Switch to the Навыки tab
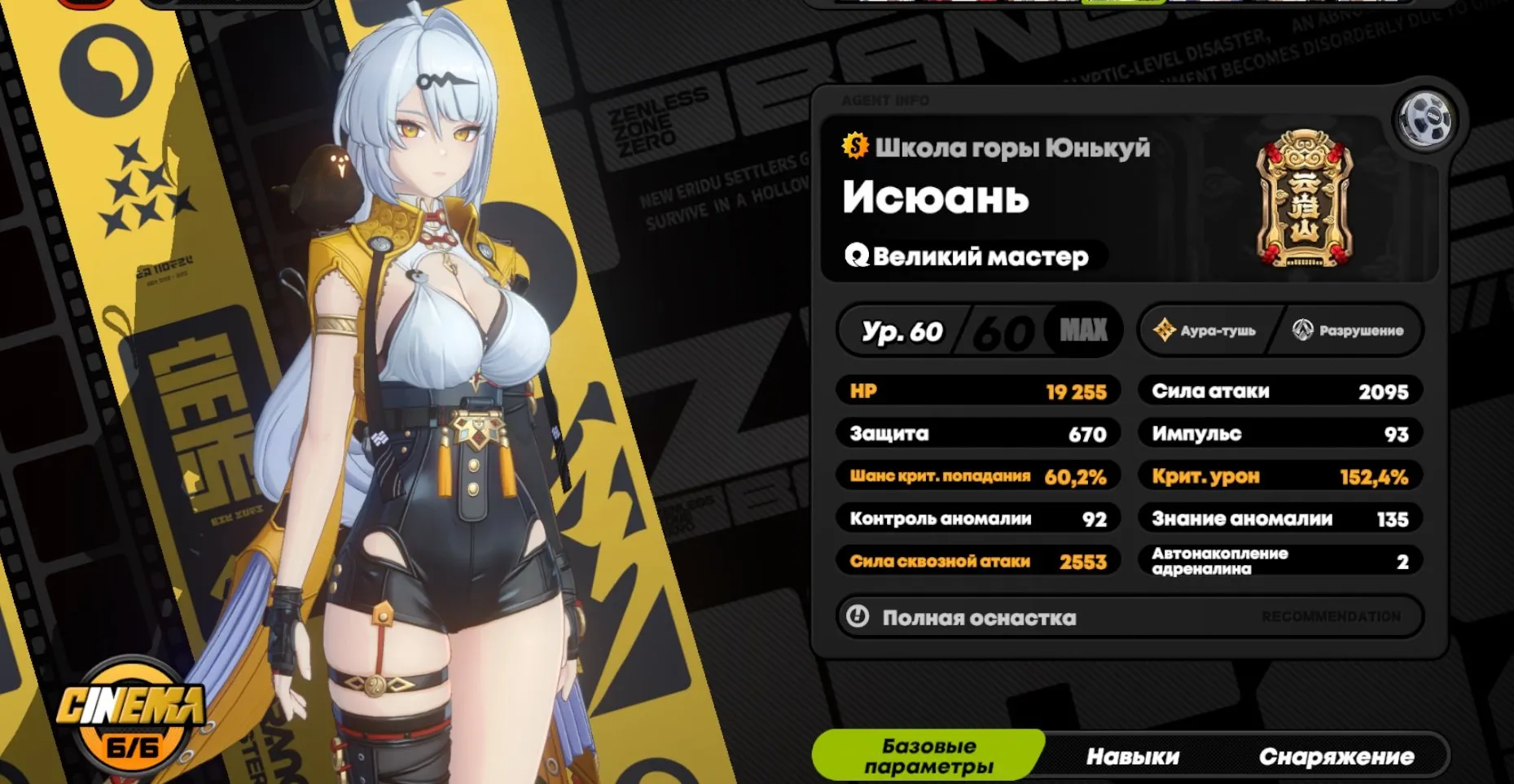This screenshot has height=784, width=1514. point(1133,756)
